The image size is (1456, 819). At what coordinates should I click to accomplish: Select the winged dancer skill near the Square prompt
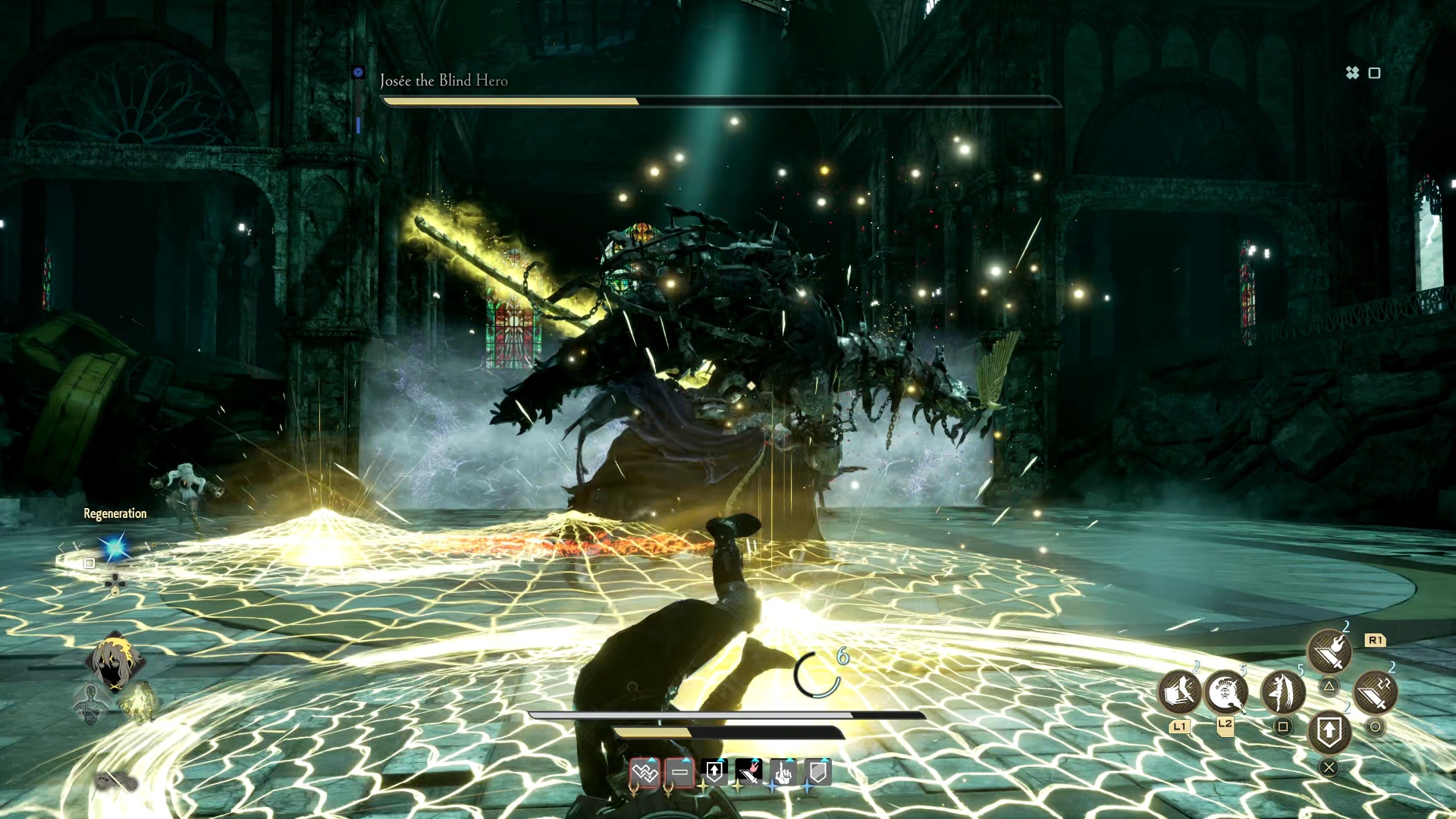click(x=1284, y=693)
